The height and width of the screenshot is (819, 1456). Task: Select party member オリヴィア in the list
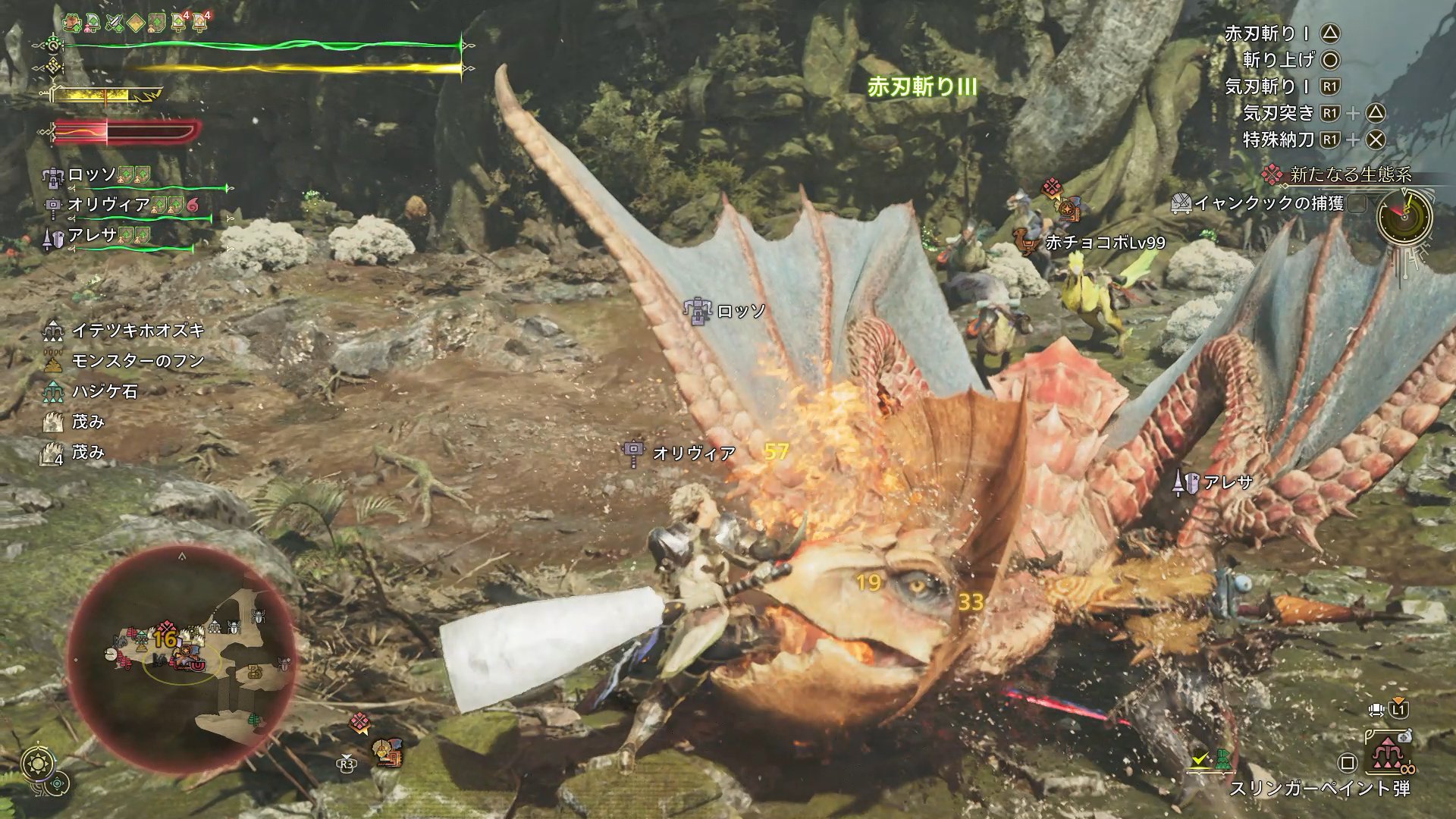pyautogui.click(x=108, y=205)
